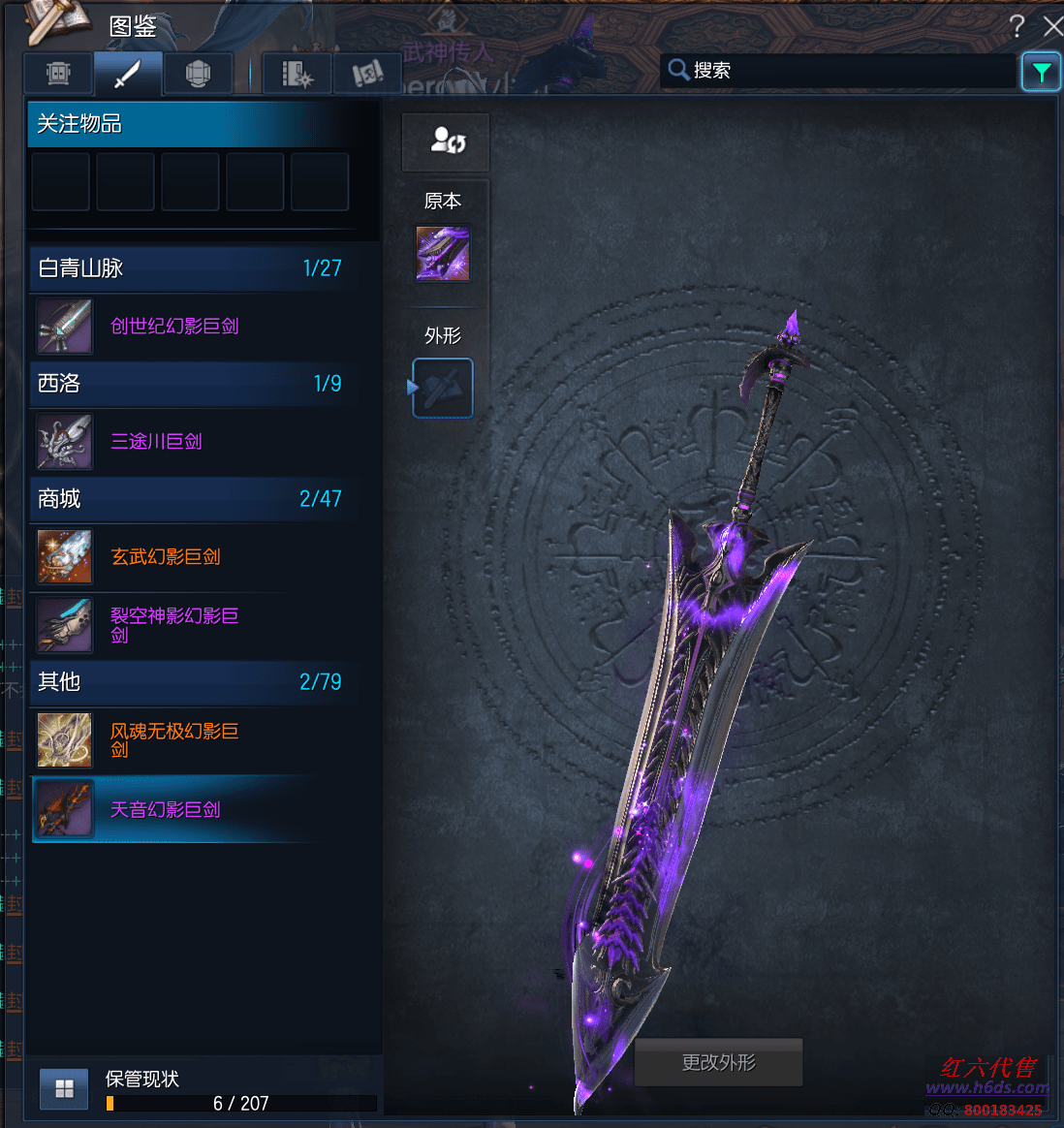Viewport: 1064px width, 1128px height.
Task: Pick 玄武幻影巨剑 in the 商城 section
Action: tap(166, 557)
